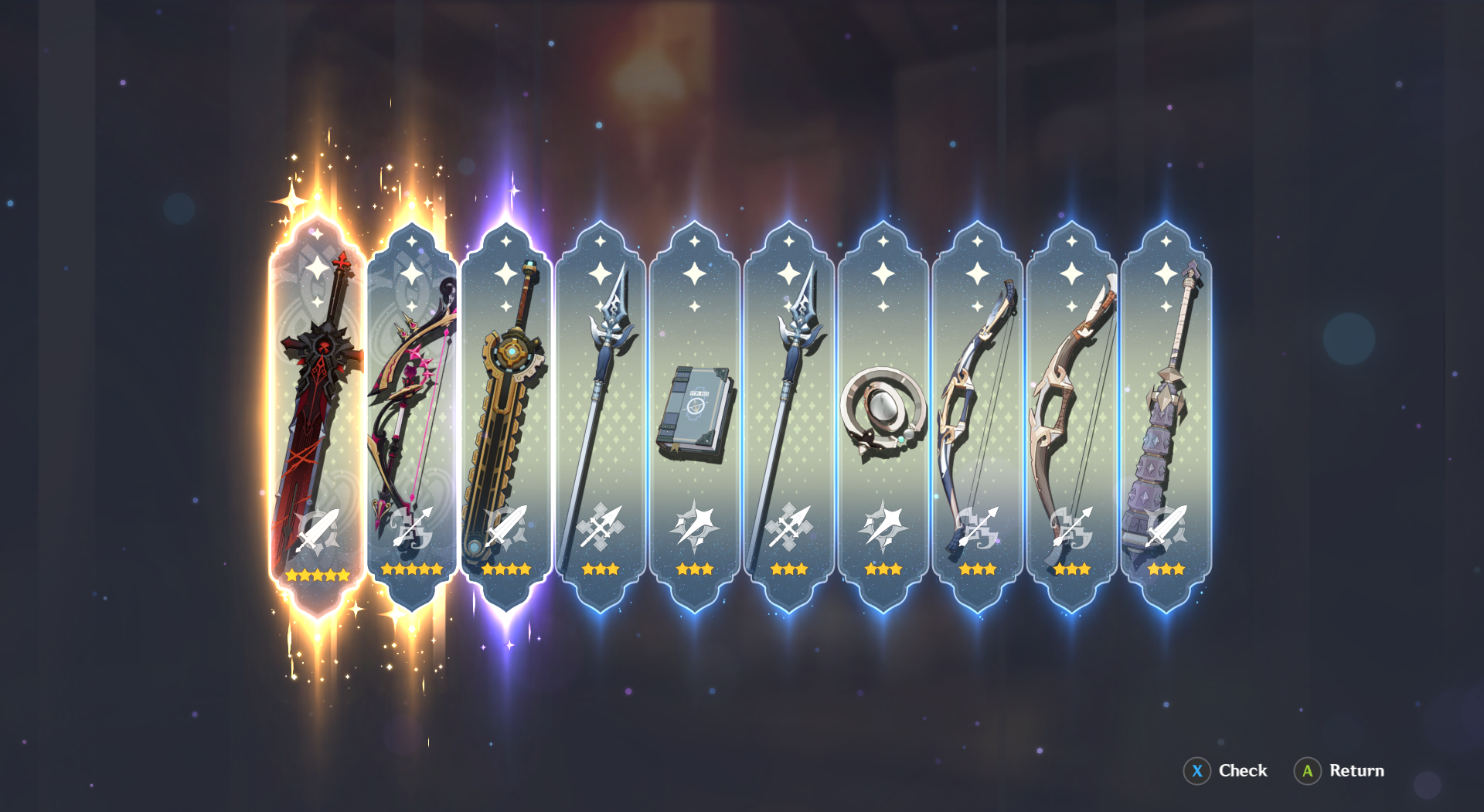
Task: Select the glowing red five-star claymore card
Action: (315, 402)
